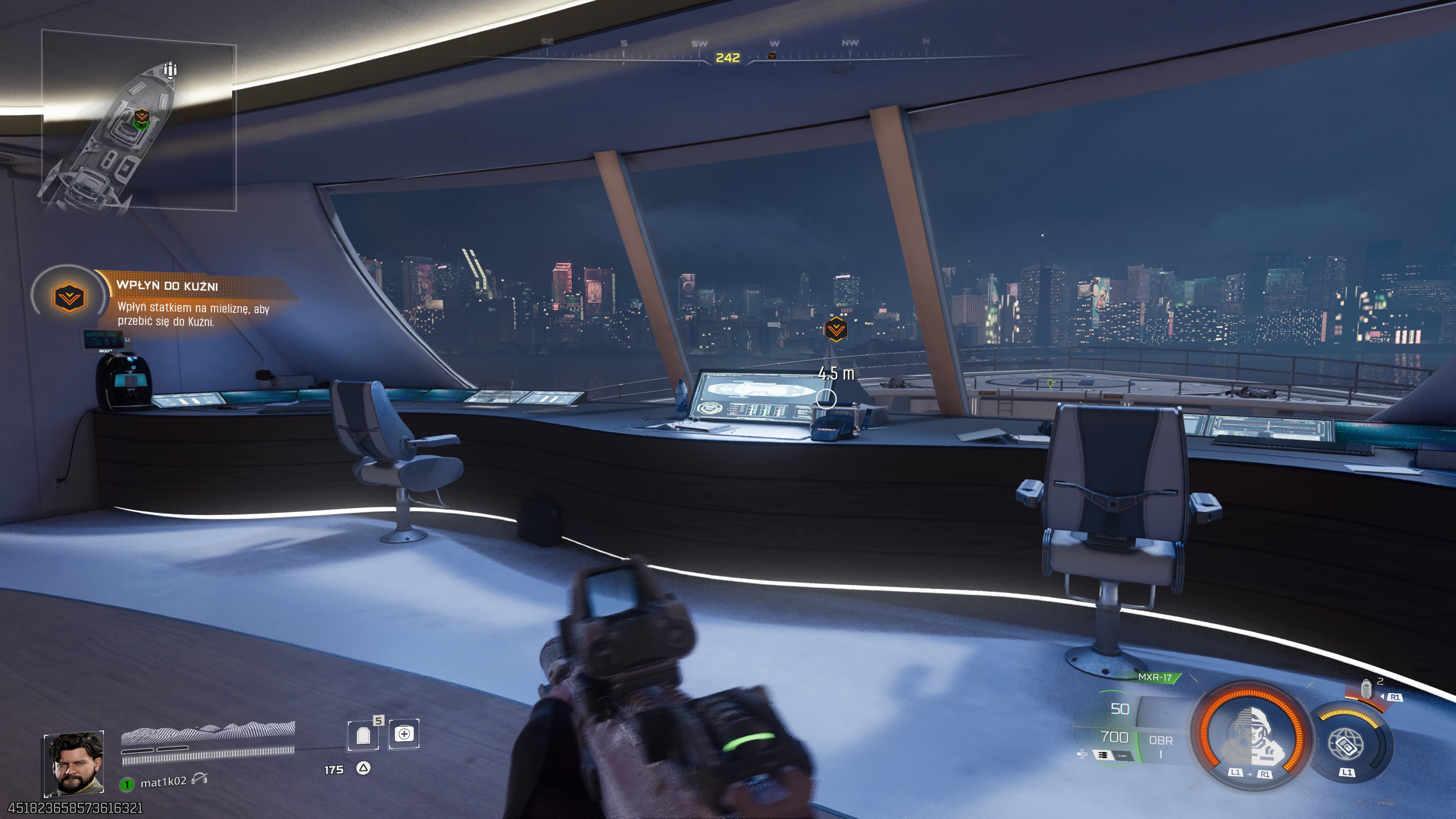Use the medkit item slot

[x=404, y=734]
